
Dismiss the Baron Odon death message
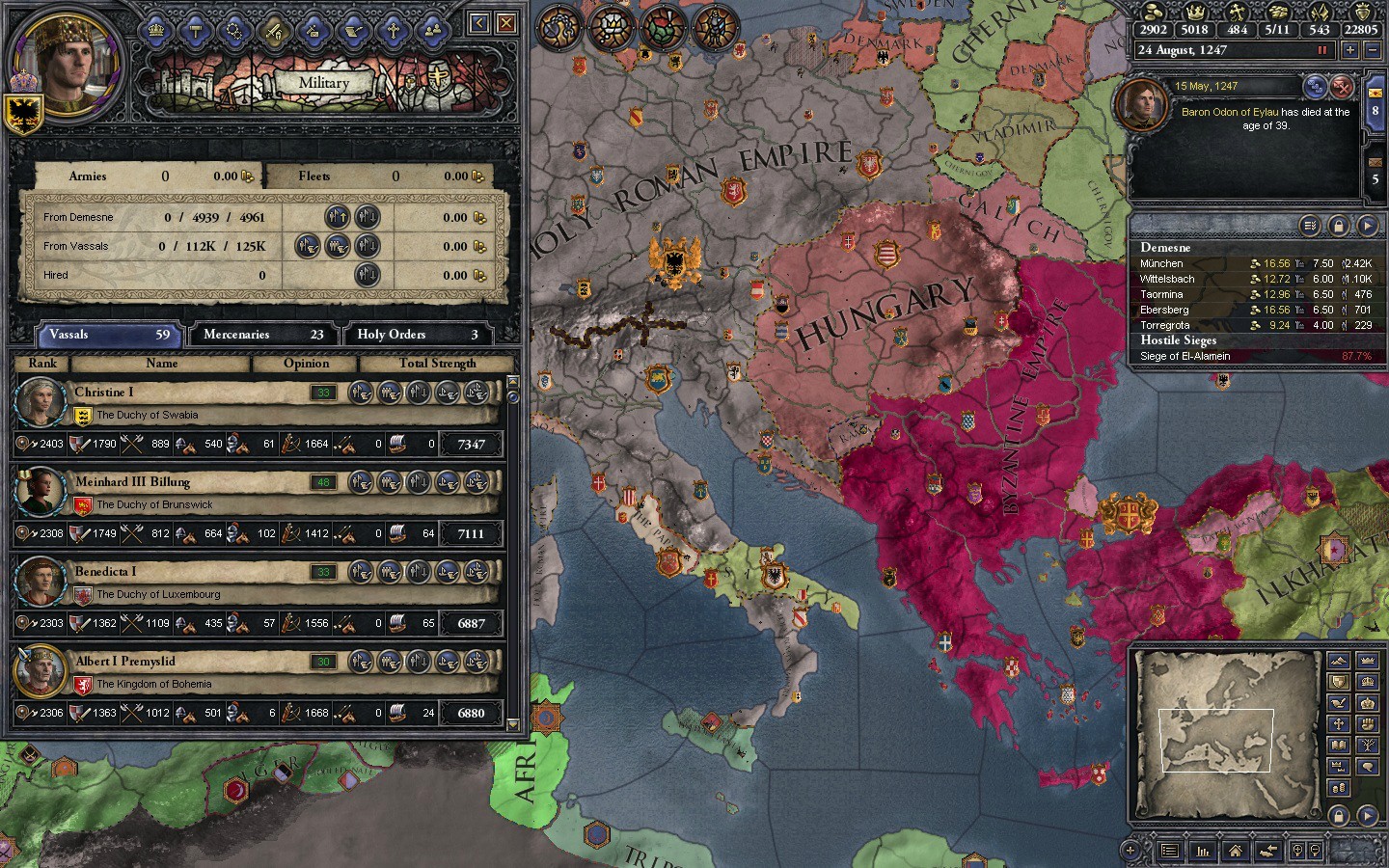click(1342, 88)
